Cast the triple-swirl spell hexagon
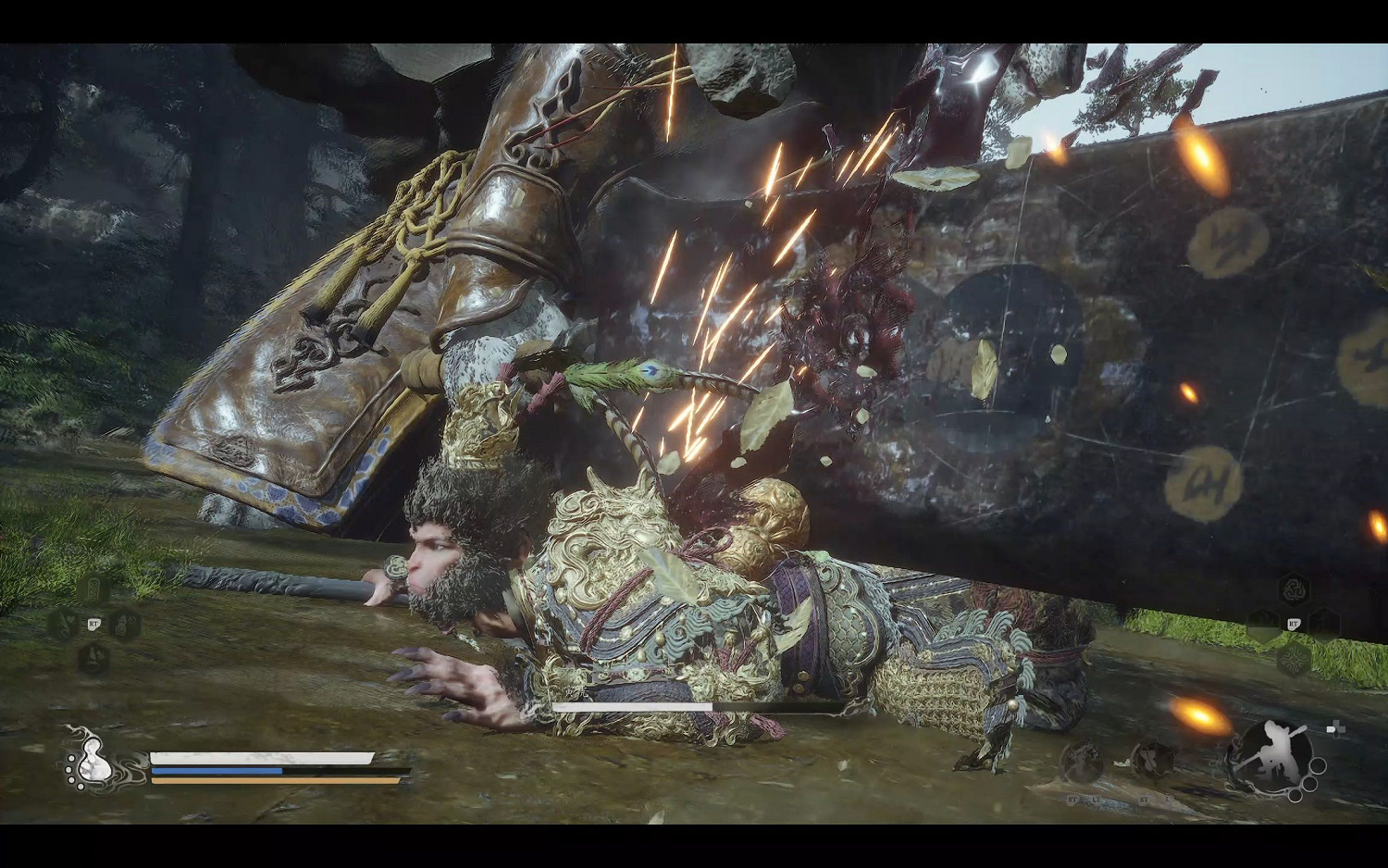Image resolution: width=1388 pixels, height=868 pixels. (x=1294, y=589)
